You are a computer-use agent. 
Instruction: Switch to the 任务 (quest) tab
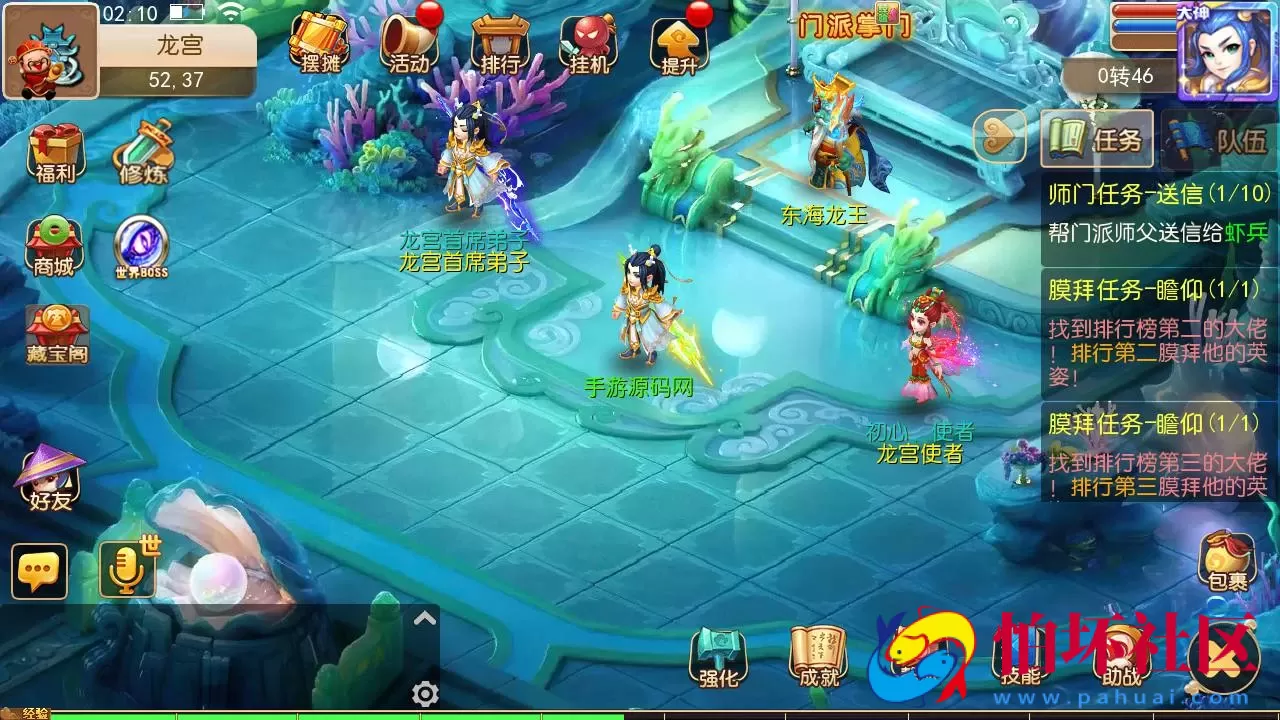click(x=1096, y=140)
